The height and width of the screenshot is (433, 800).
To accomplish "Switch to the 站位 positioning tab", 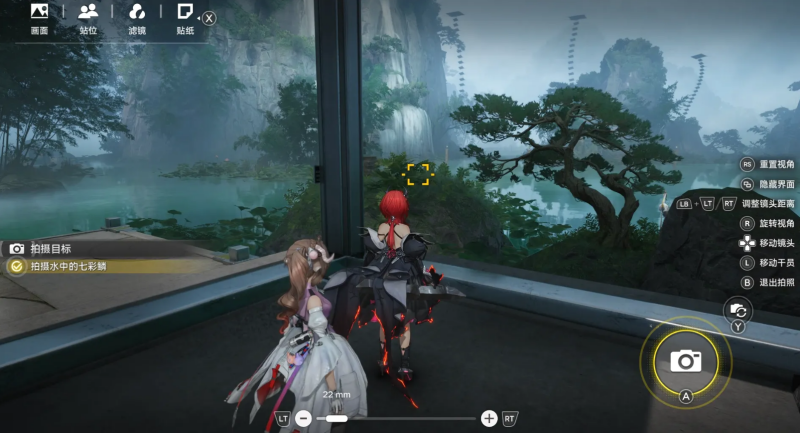I will 88,18.
